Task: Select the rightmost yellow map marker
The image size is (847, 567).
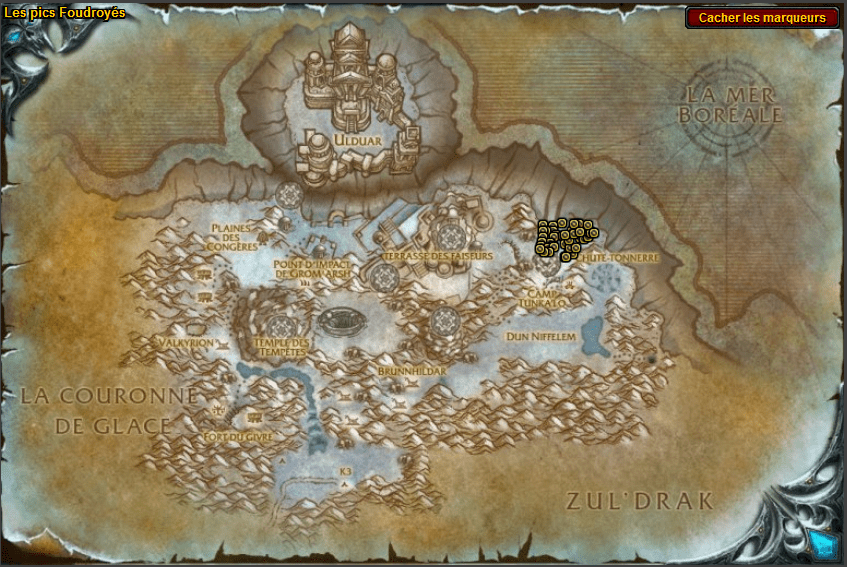Action: pos(593,233)
